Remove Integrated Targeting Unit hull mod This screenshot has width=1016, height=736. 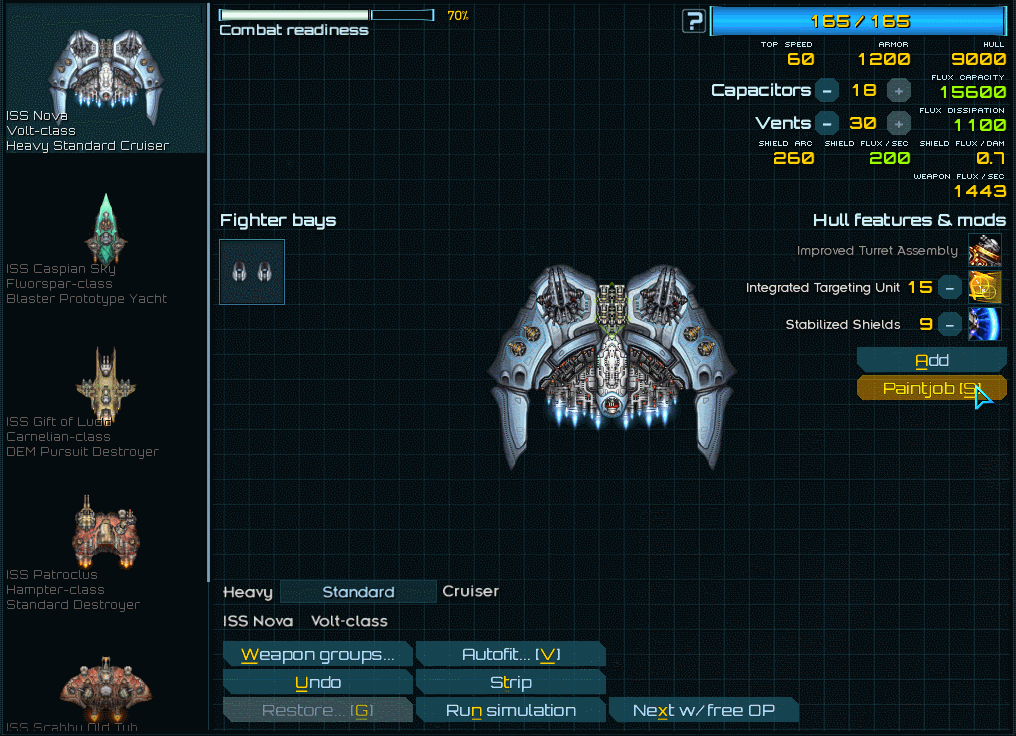pyautogui.click(x=951, y=288)
